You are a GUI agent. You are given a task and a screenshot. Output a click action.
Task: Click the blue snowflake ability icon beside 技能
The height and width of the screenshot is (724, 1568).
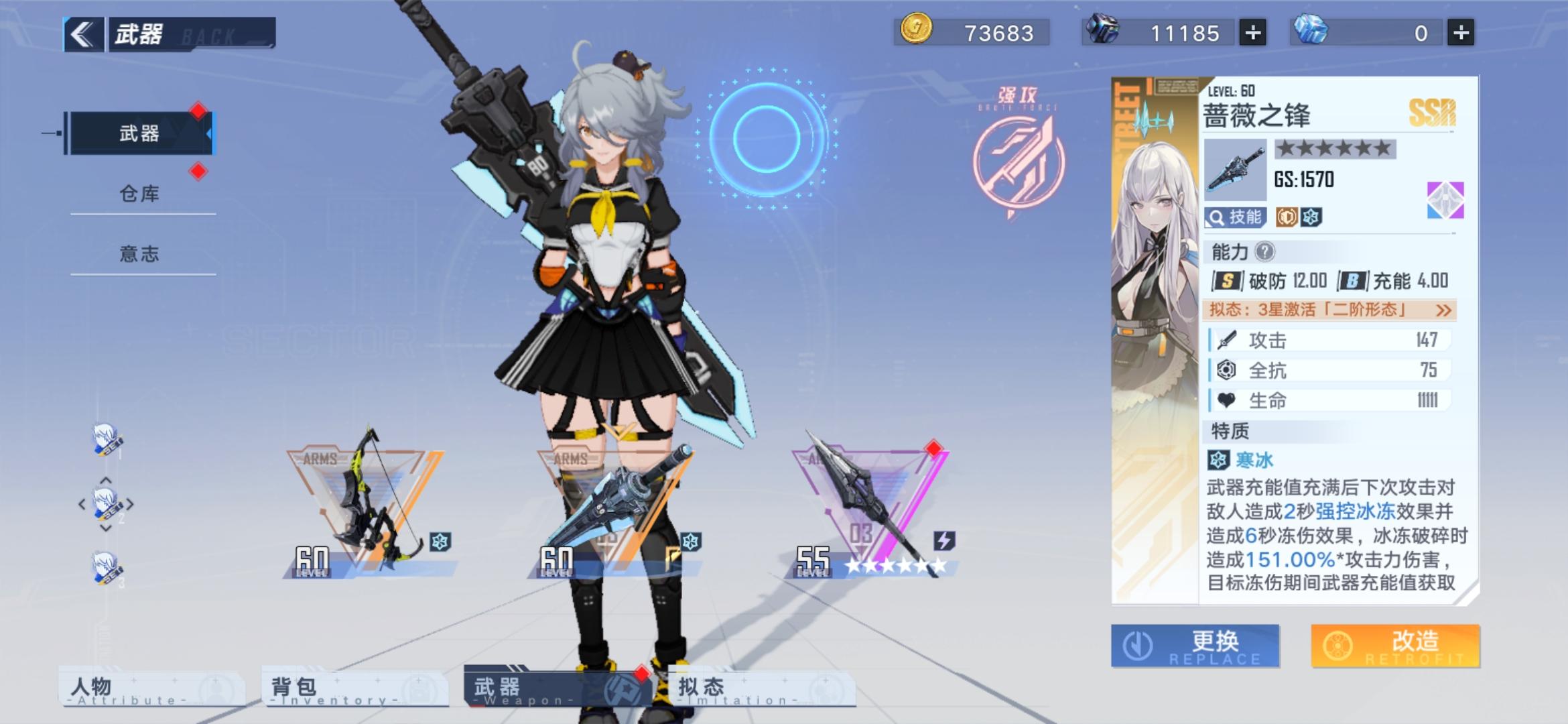pos(1312,219)
